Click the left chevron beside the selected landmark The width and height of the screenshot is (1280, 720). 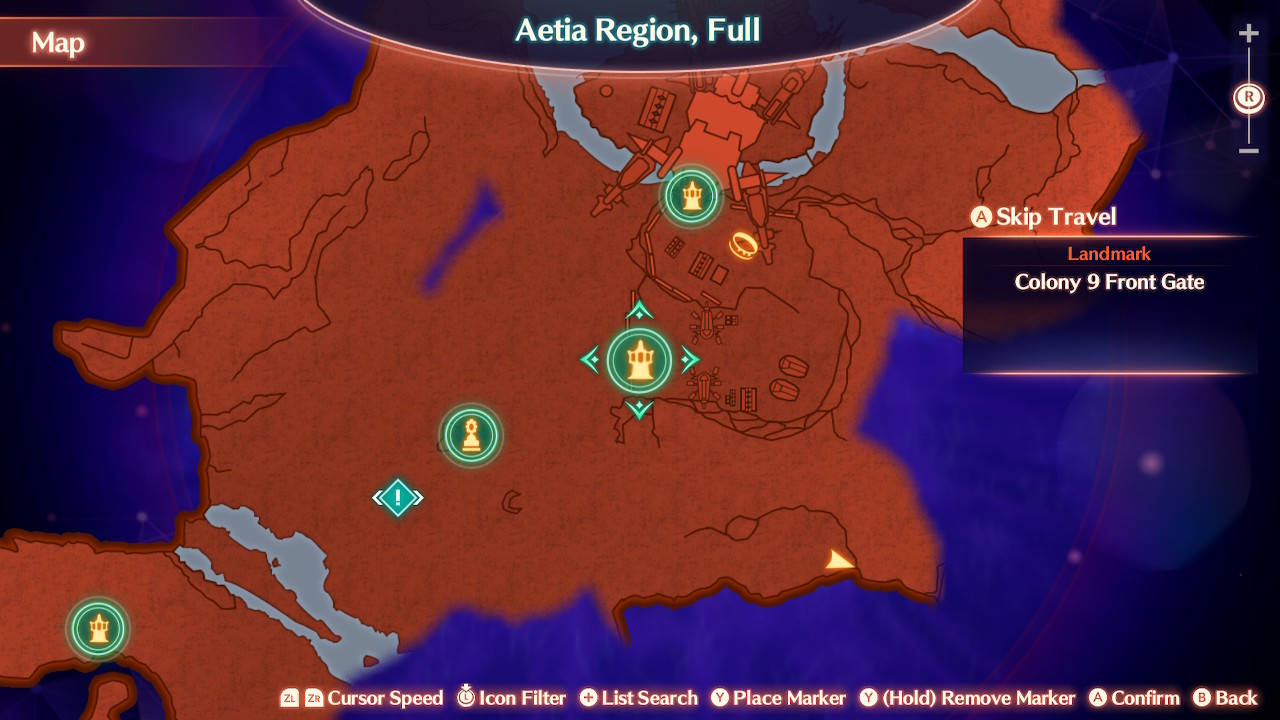coord(590,360)
